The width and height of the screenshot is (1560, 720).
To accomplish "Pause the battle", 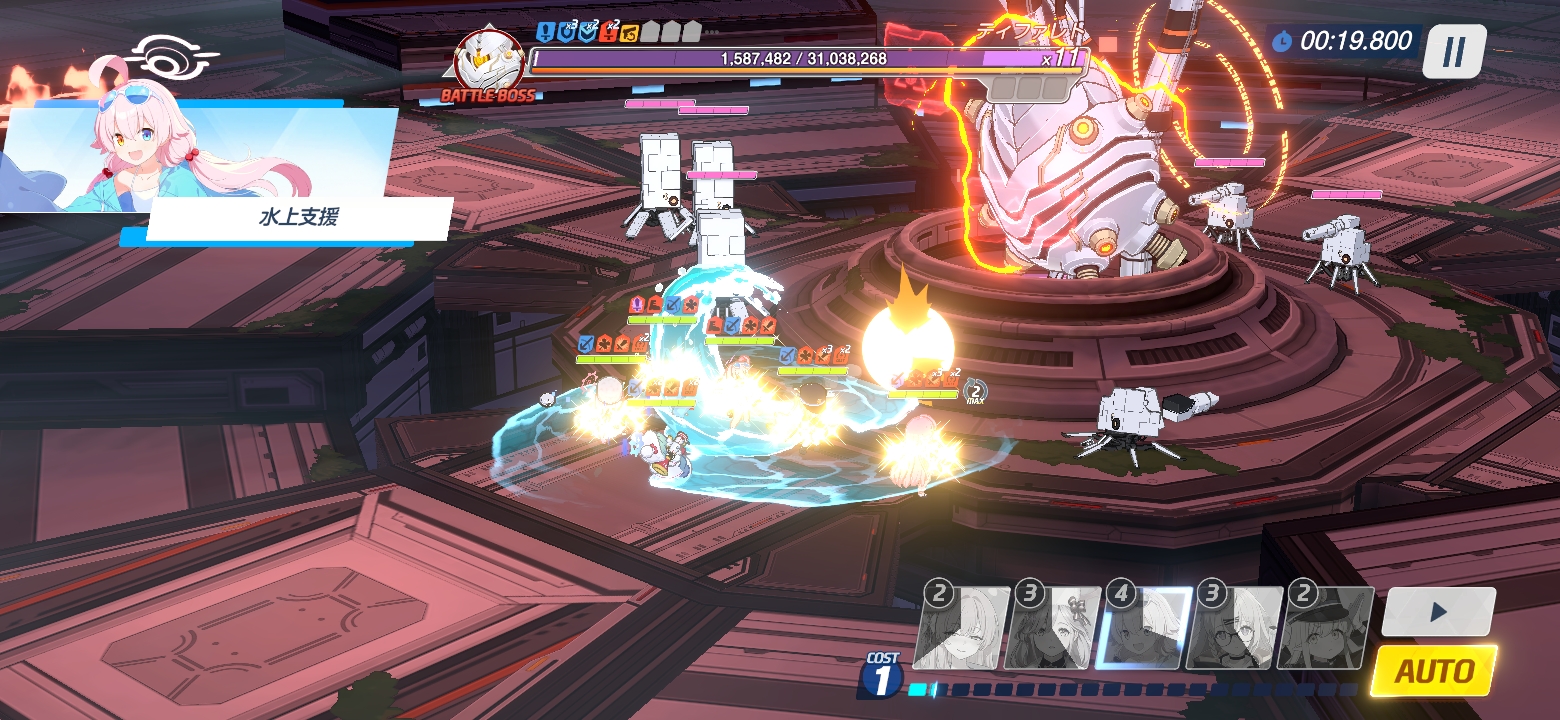I will click(x=1454, y=50).
